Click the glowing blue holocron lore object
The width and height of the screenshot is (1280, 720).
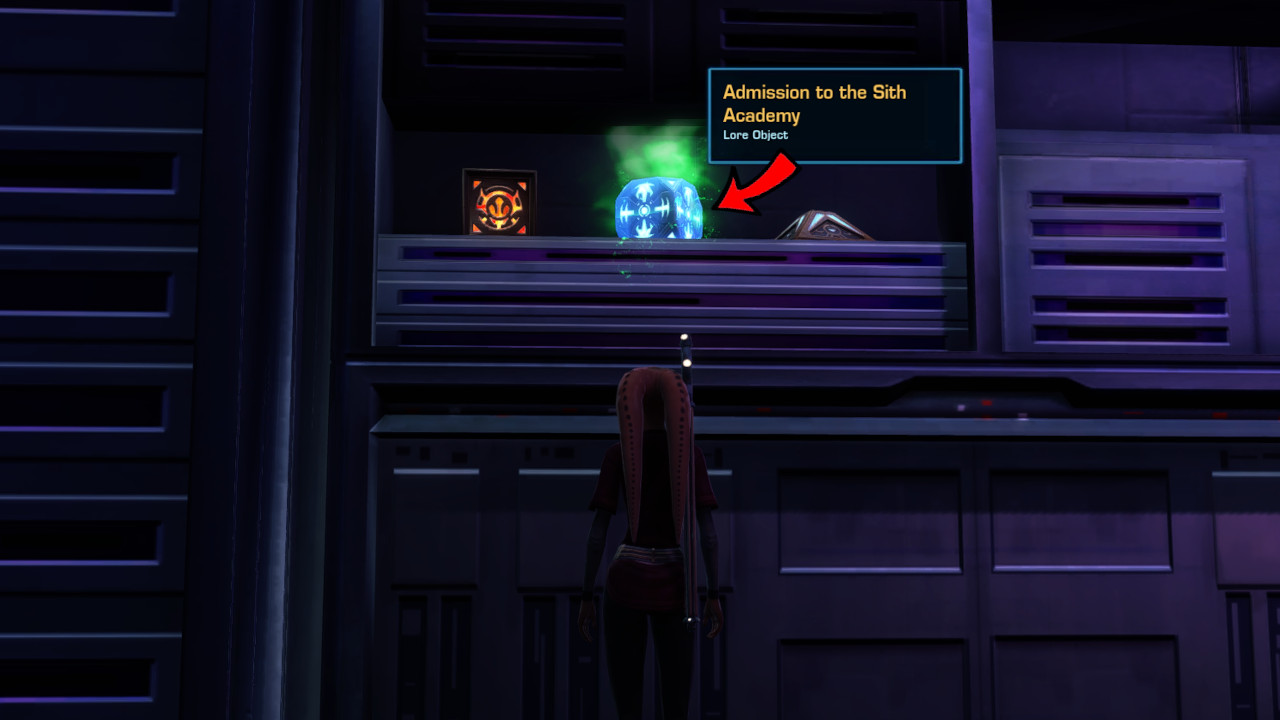[655, 205]
